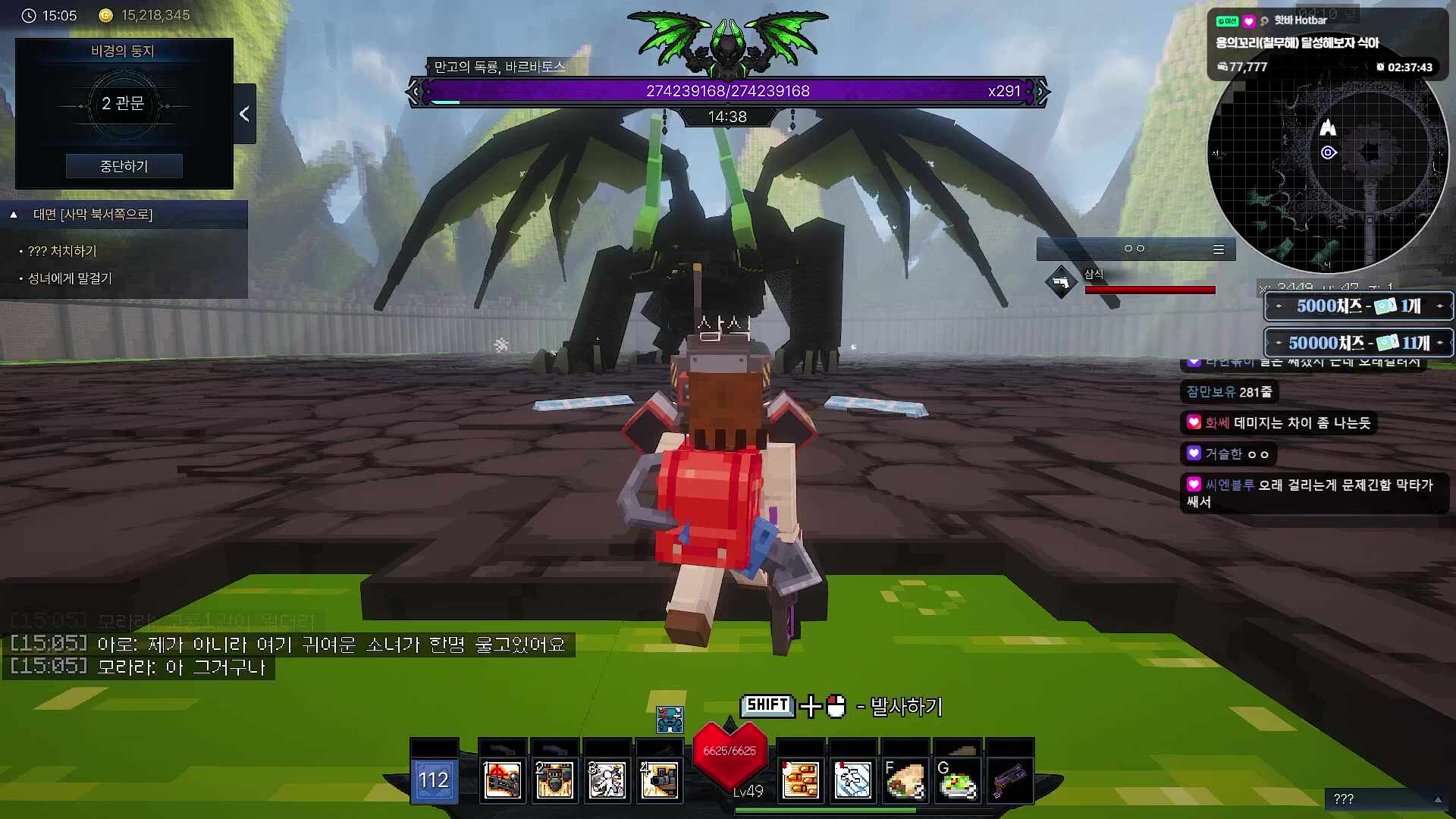Image resolution: width=1456 pixels, height=819 pixels.
Task: Select party member 삼식 pistol class icon
Action: point(1061,283)
